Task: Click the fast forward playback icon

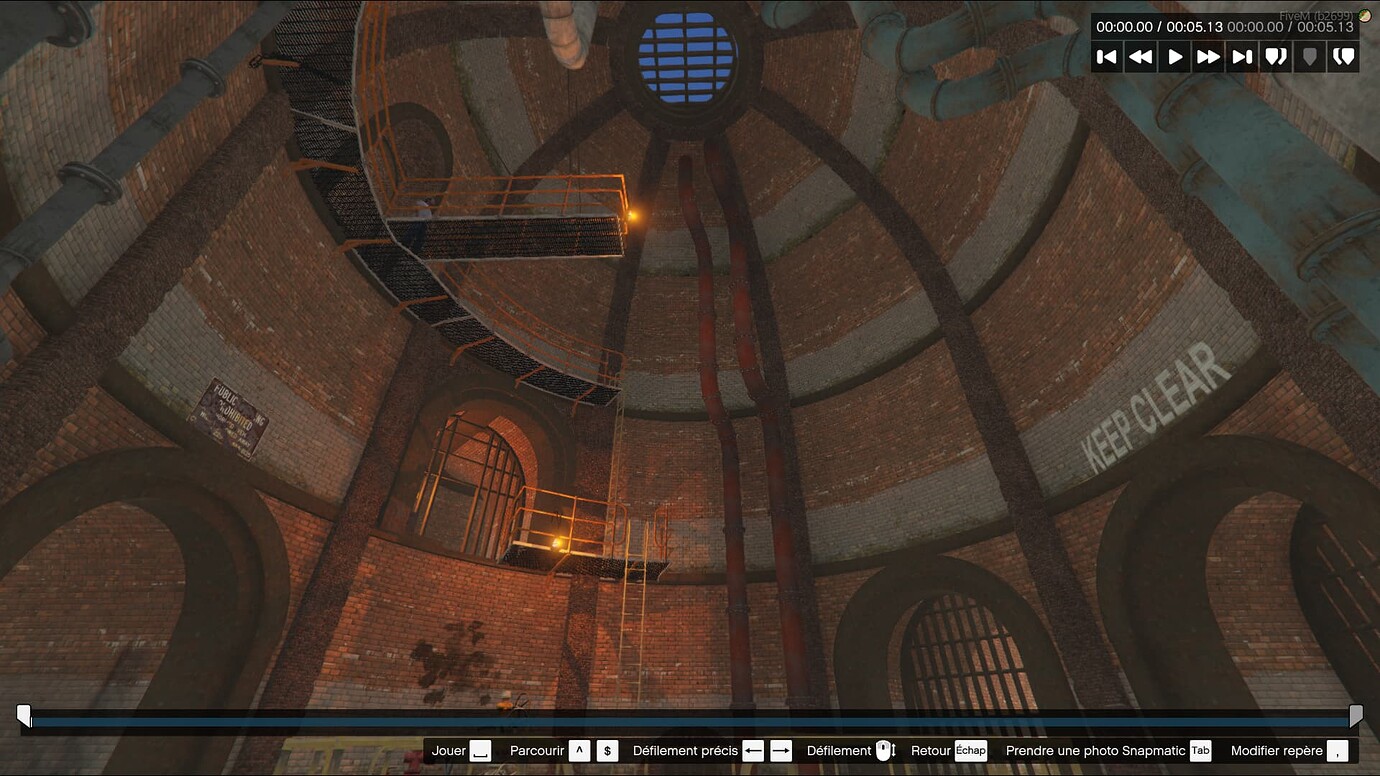Action: coord(1208,57)
